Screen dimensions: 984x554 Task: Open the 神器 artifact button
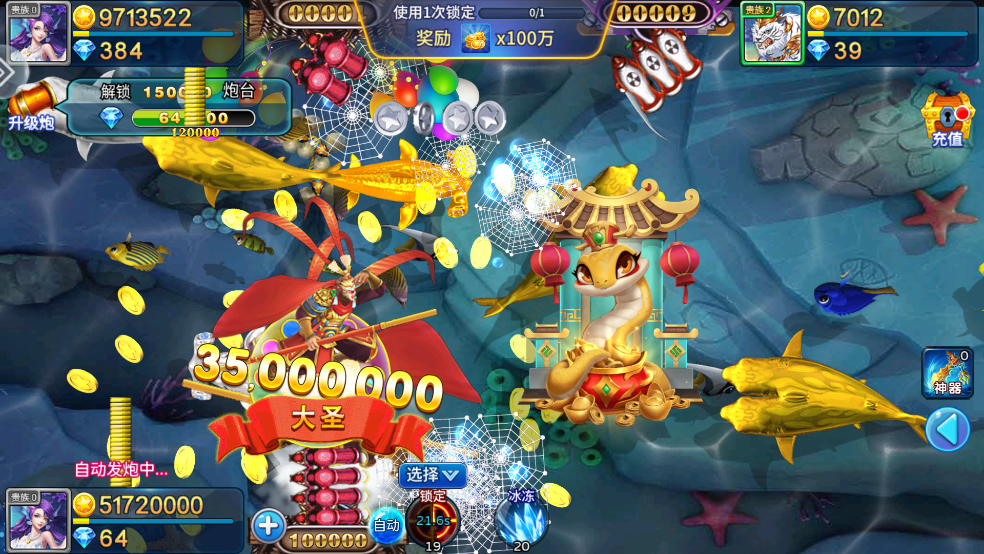(947, 371)
